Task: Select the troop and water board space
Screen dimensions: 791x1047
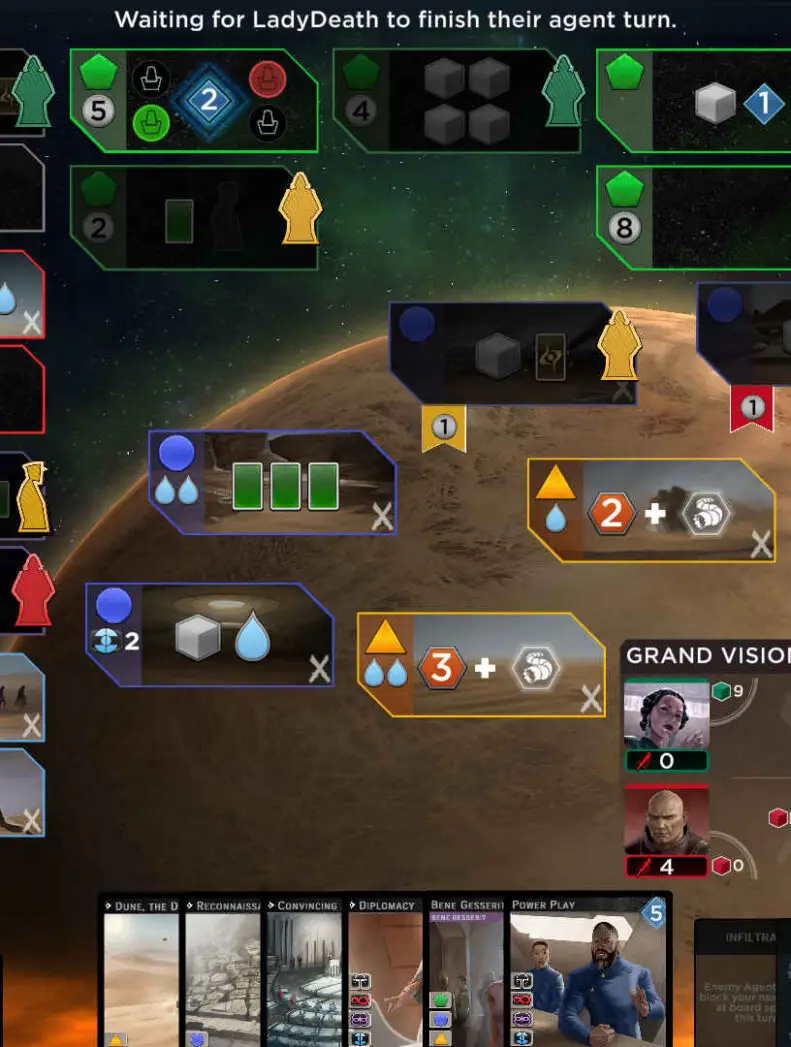Action: click(210, 636)
